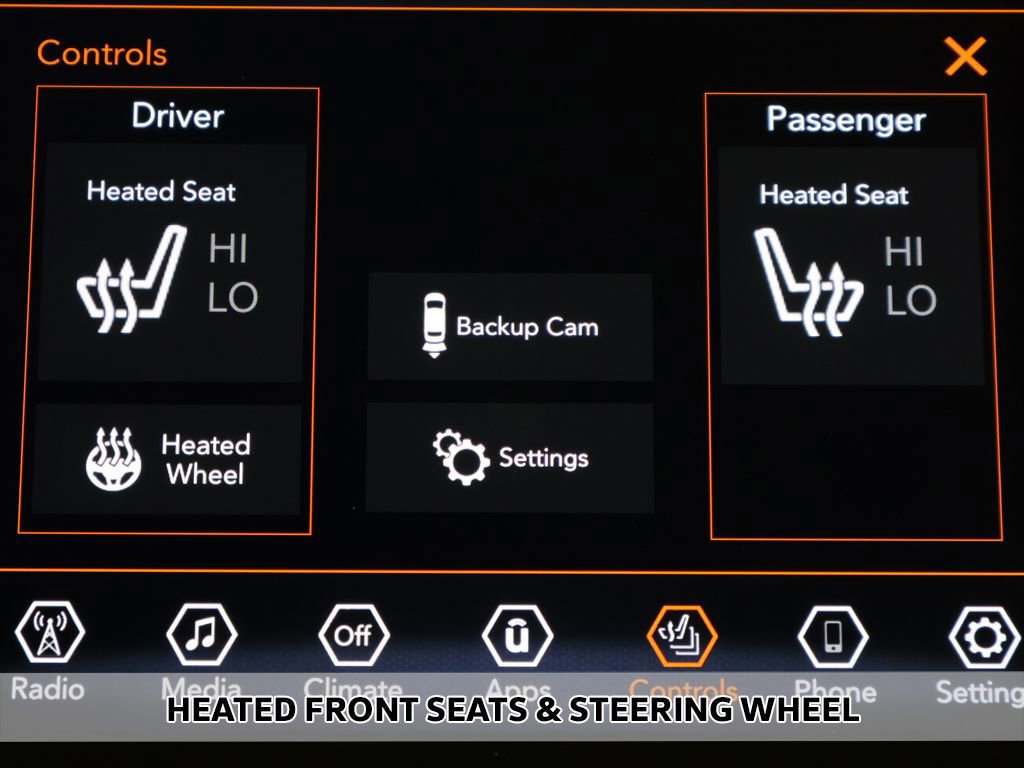The height and width of the screenshot is (768, 1024).
Task: Open the Backup Cam view
Action: click(x=510, y=327)
